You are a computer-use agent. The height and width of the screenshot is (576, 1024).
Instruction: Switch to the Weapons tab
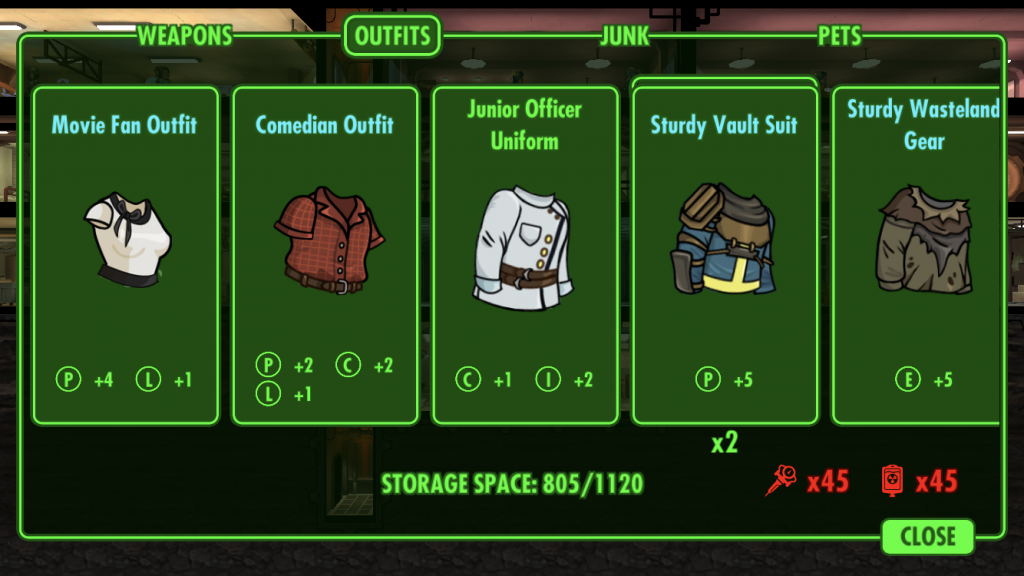[x=185, y=36]
